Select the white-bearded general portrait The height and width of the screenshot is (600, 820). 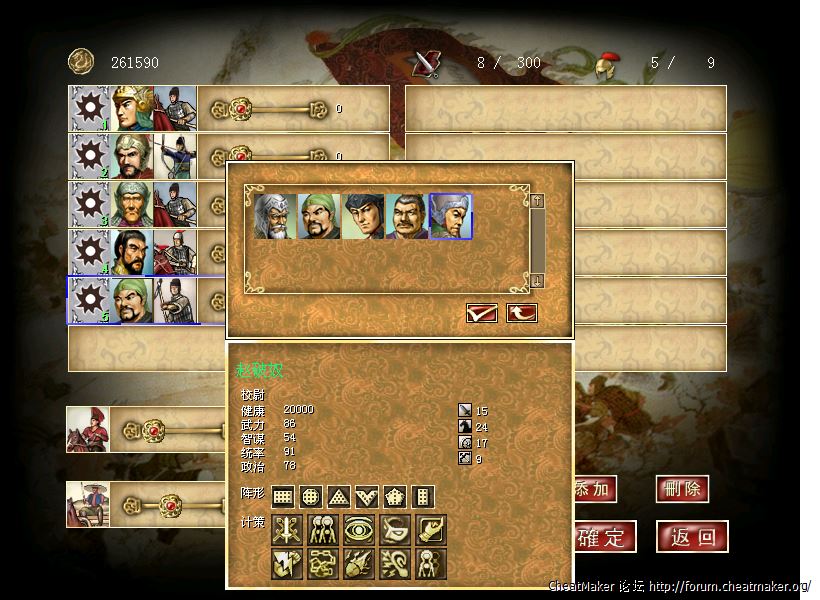click(x=275, y=216)
